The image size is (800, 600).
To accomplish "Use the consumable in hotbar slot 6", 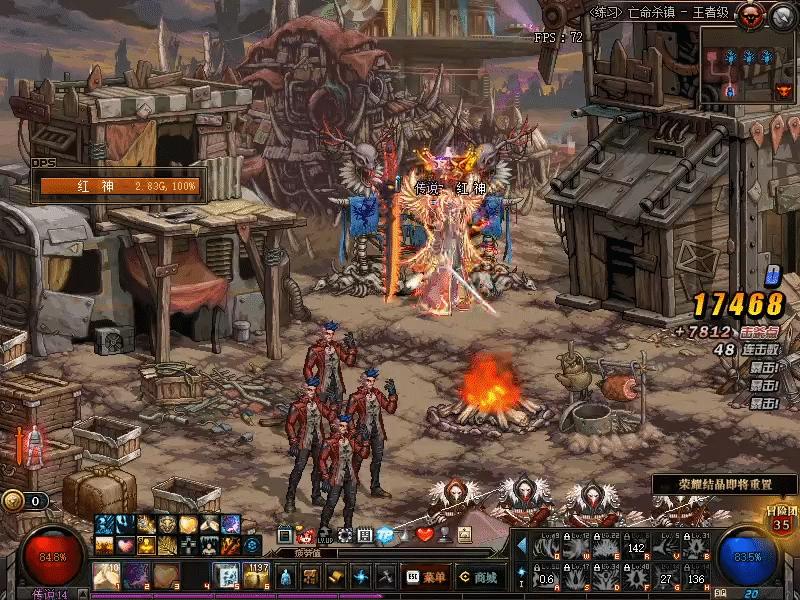I will click(x=256, y=577).
